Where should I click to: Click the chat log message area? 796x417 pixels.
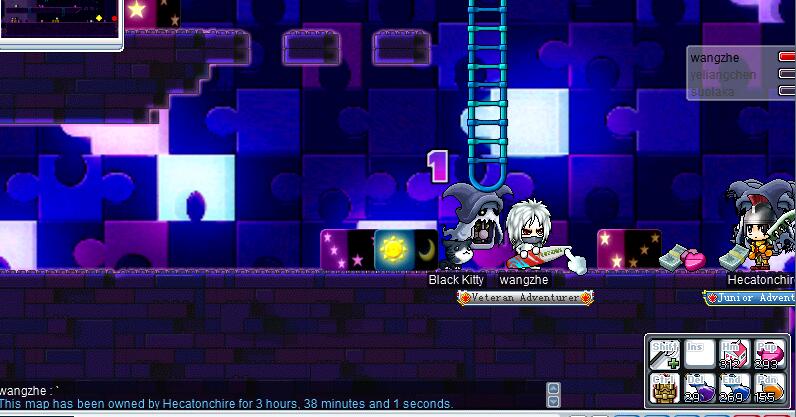pyautogui.click(x=270, y=396)
